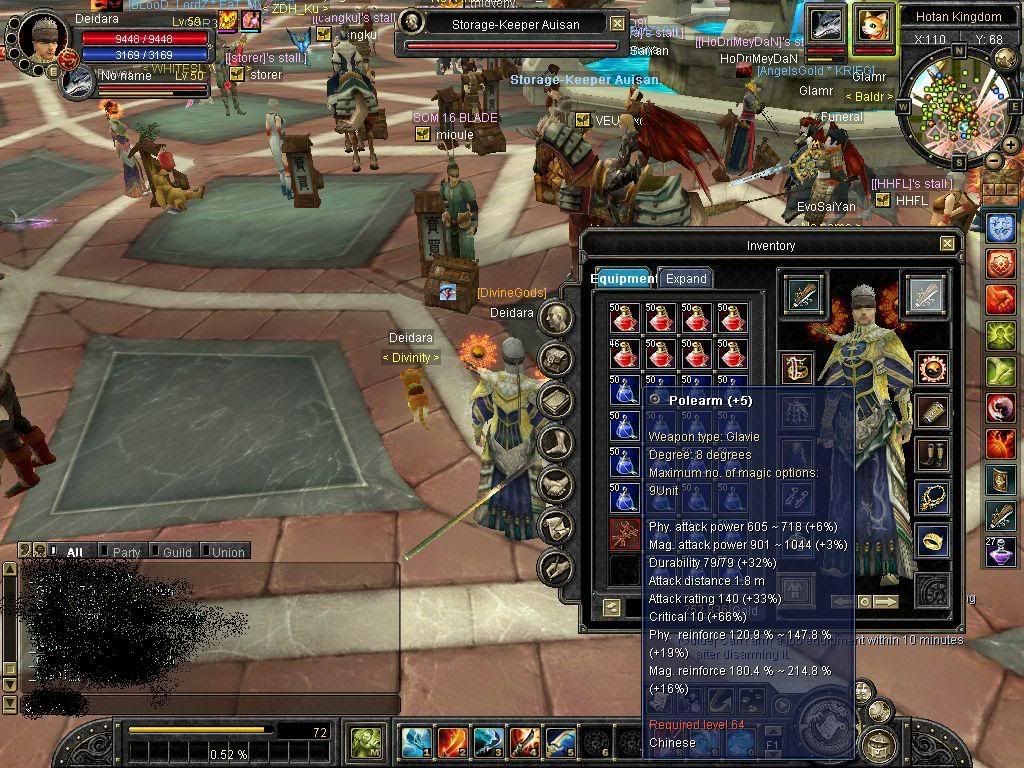The height and width of the screenshot is (768, 1024).
Task: Open the Party chat tab
Action: [126, 551]
